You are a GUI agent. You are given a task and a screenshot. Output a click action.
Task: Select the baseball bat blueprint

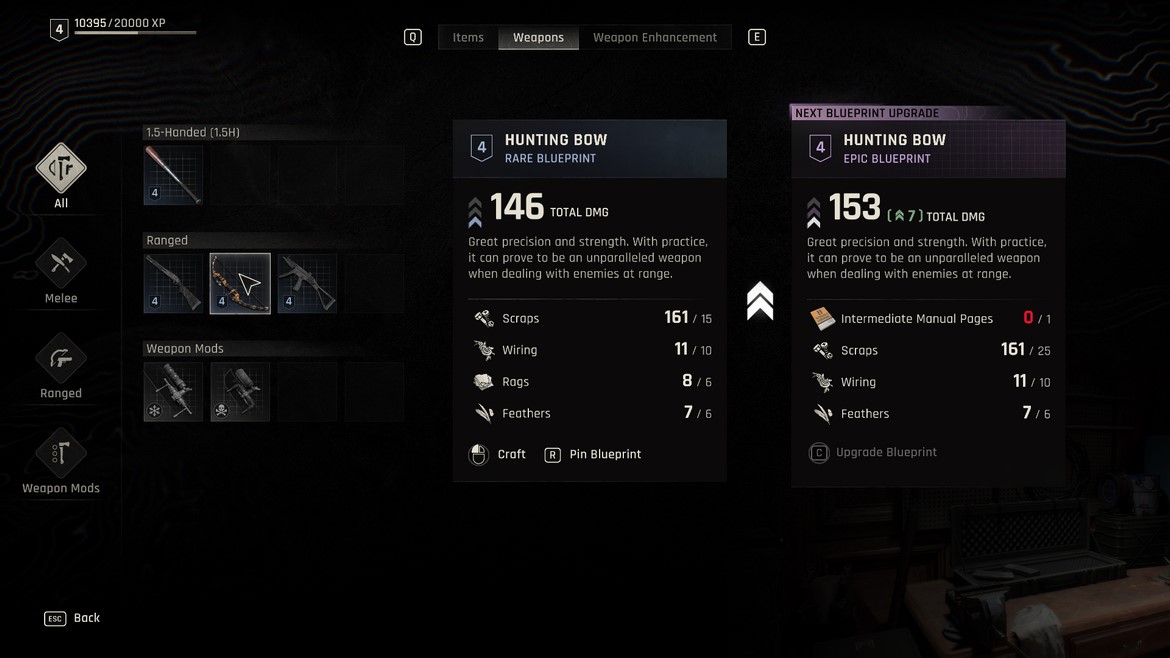tap(173, 175)
